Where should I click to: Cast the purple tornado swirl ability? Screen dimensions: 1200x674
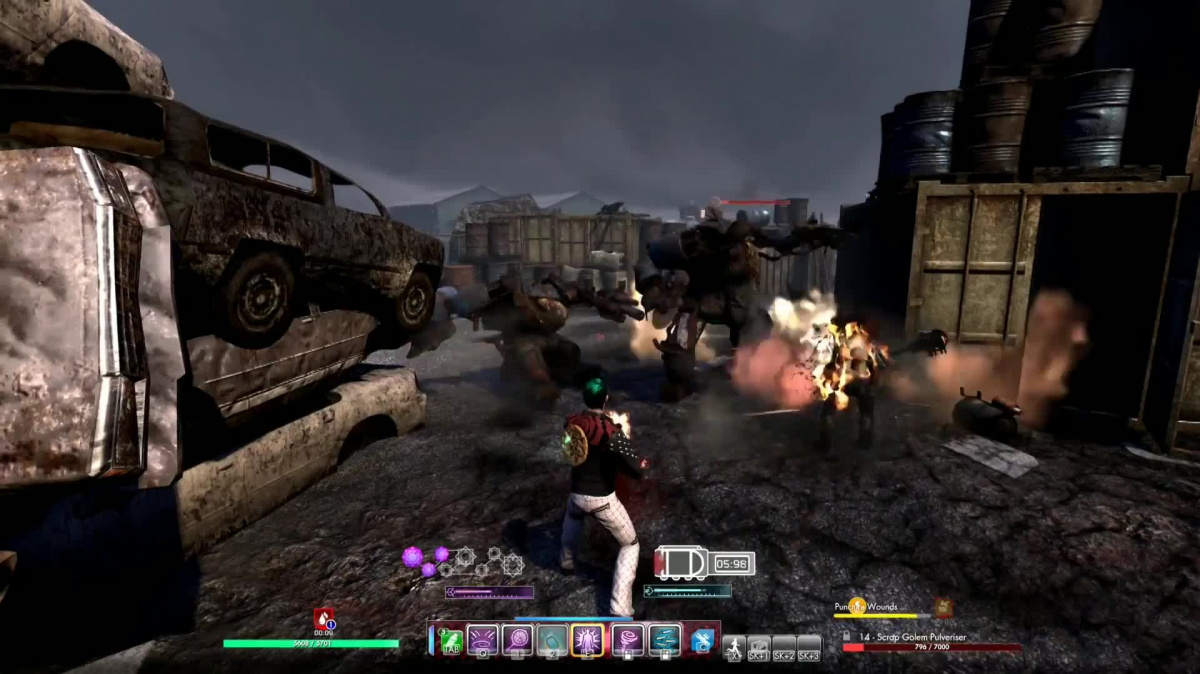coord(628,640)
